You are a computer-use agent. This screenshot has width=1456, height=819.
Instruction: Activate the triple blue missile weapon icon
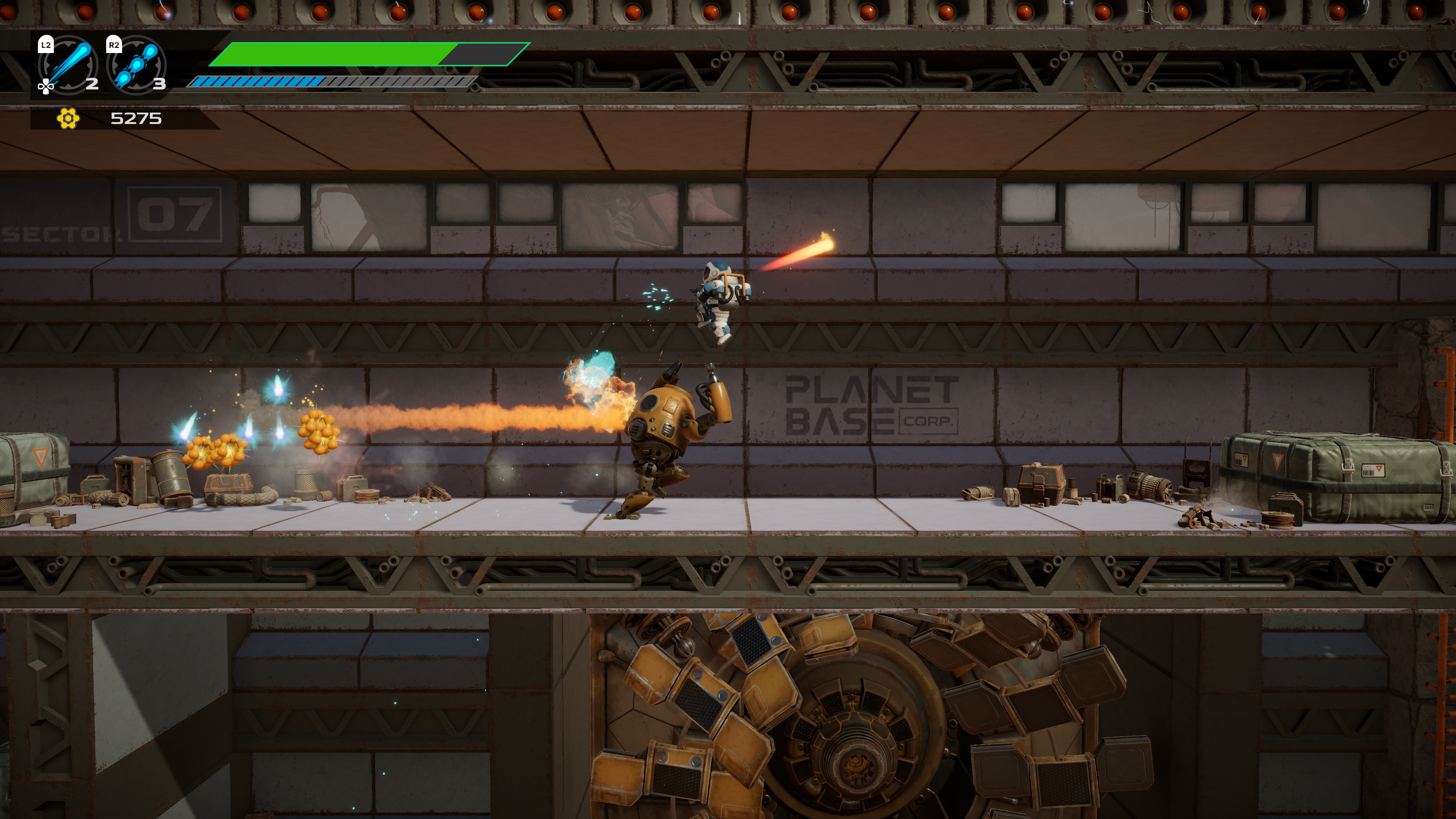[136, 65]
